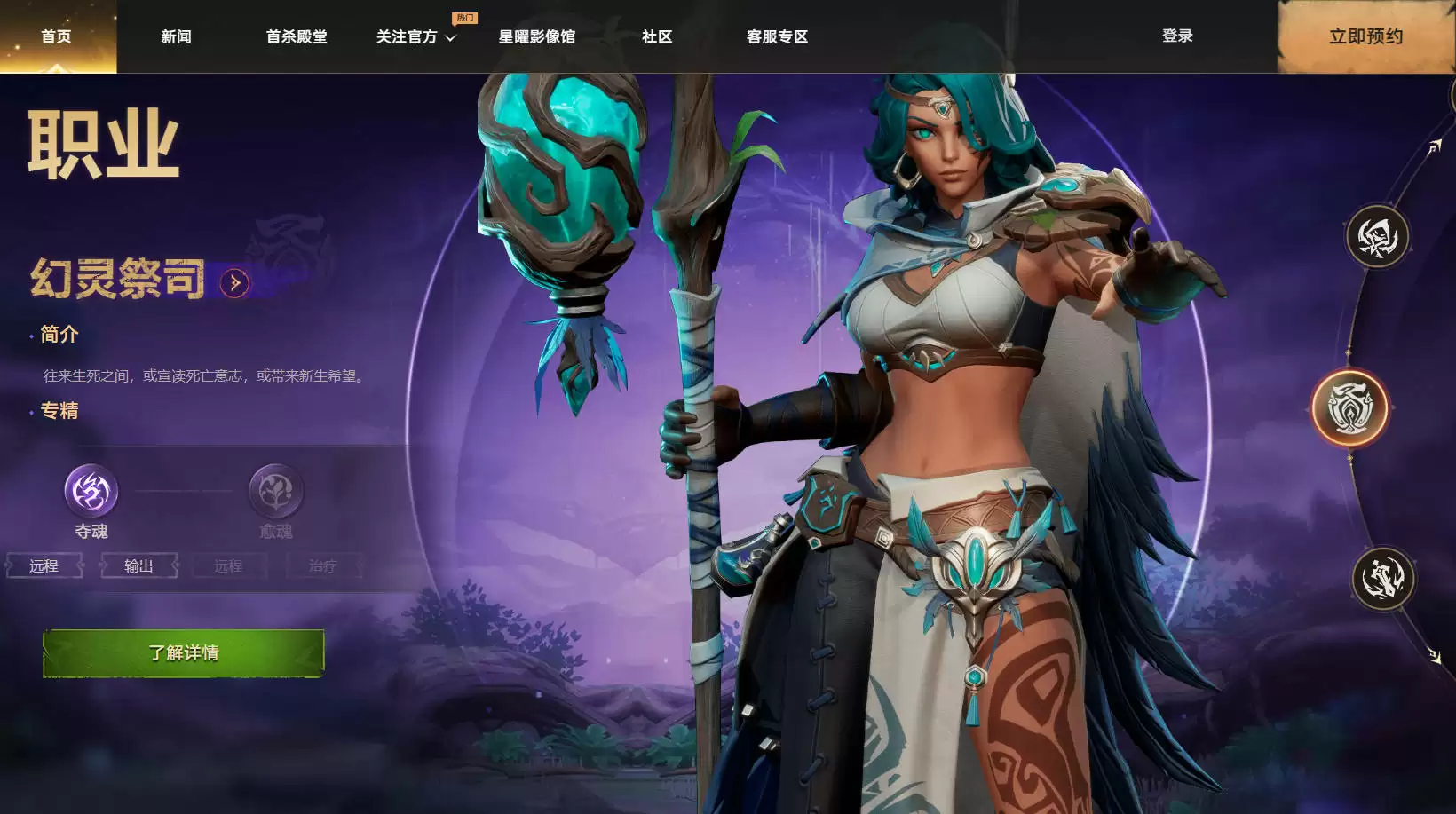
Task: Expand the 关注官方 dropdown menu
Action: (x=415, y=36)
